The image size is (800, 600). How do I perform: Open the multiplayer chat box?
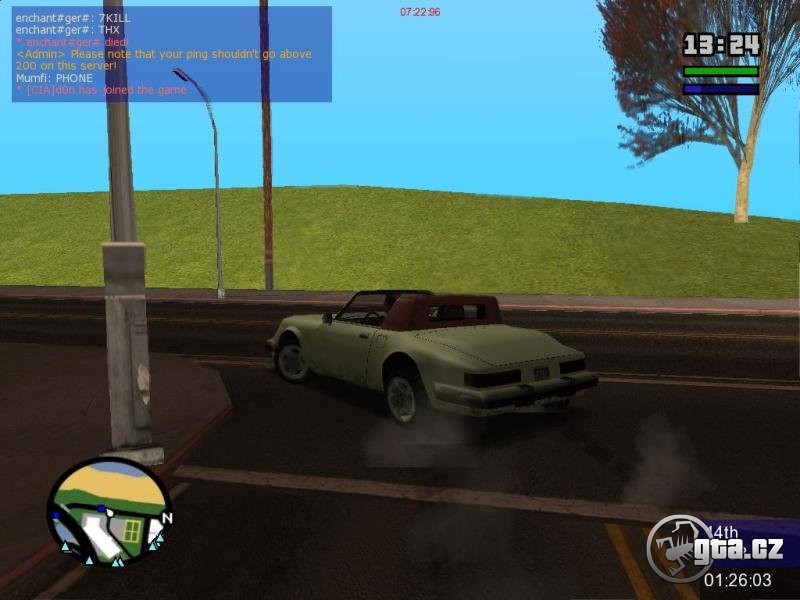(171, 54)
